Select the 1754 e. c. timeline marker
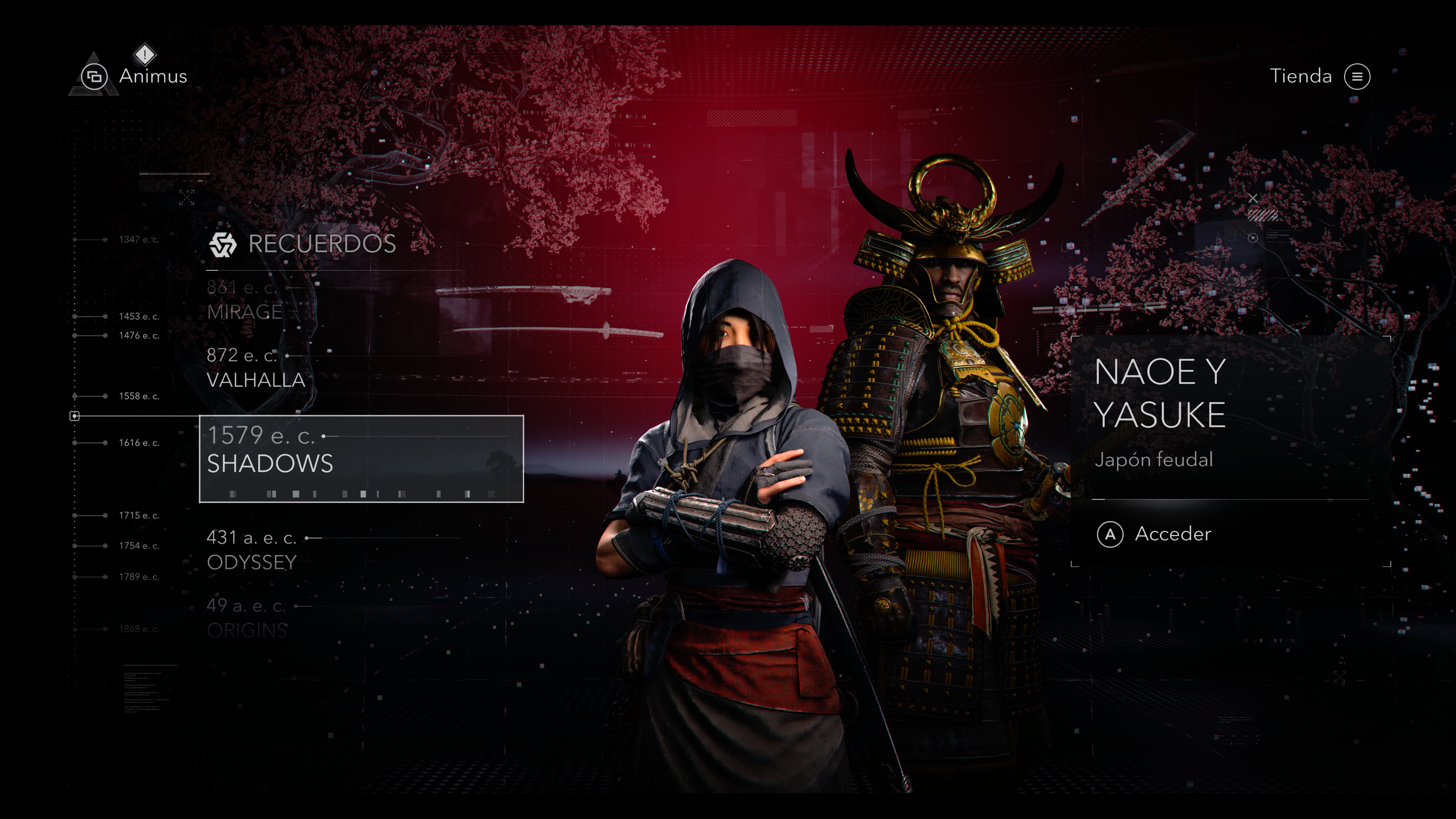This screenshot has height=819, width=1456. click(x=138, y=546)
